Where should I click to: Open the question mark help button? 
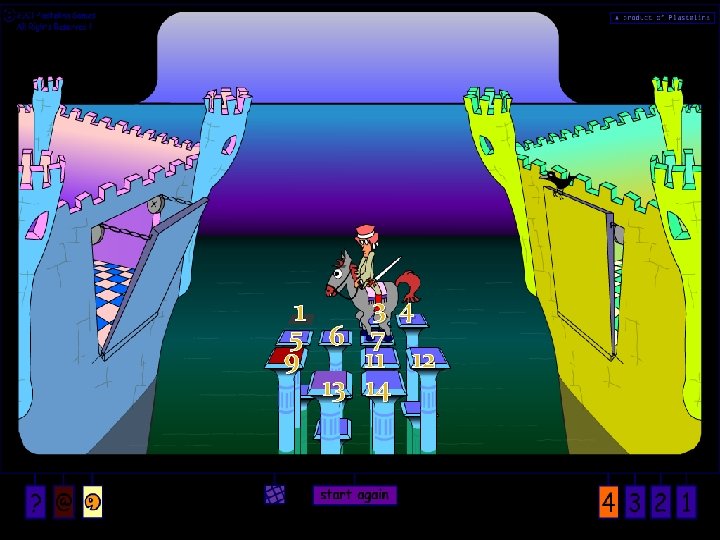tap(36, 503)
